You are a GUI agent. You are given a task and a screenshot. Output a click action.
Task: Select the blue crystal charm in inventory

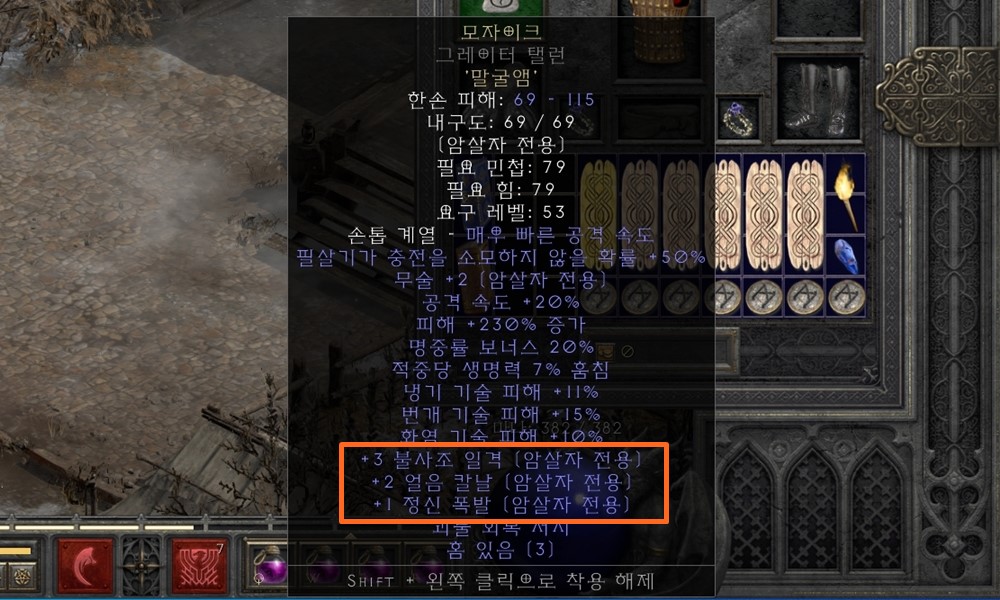point(845,256)
